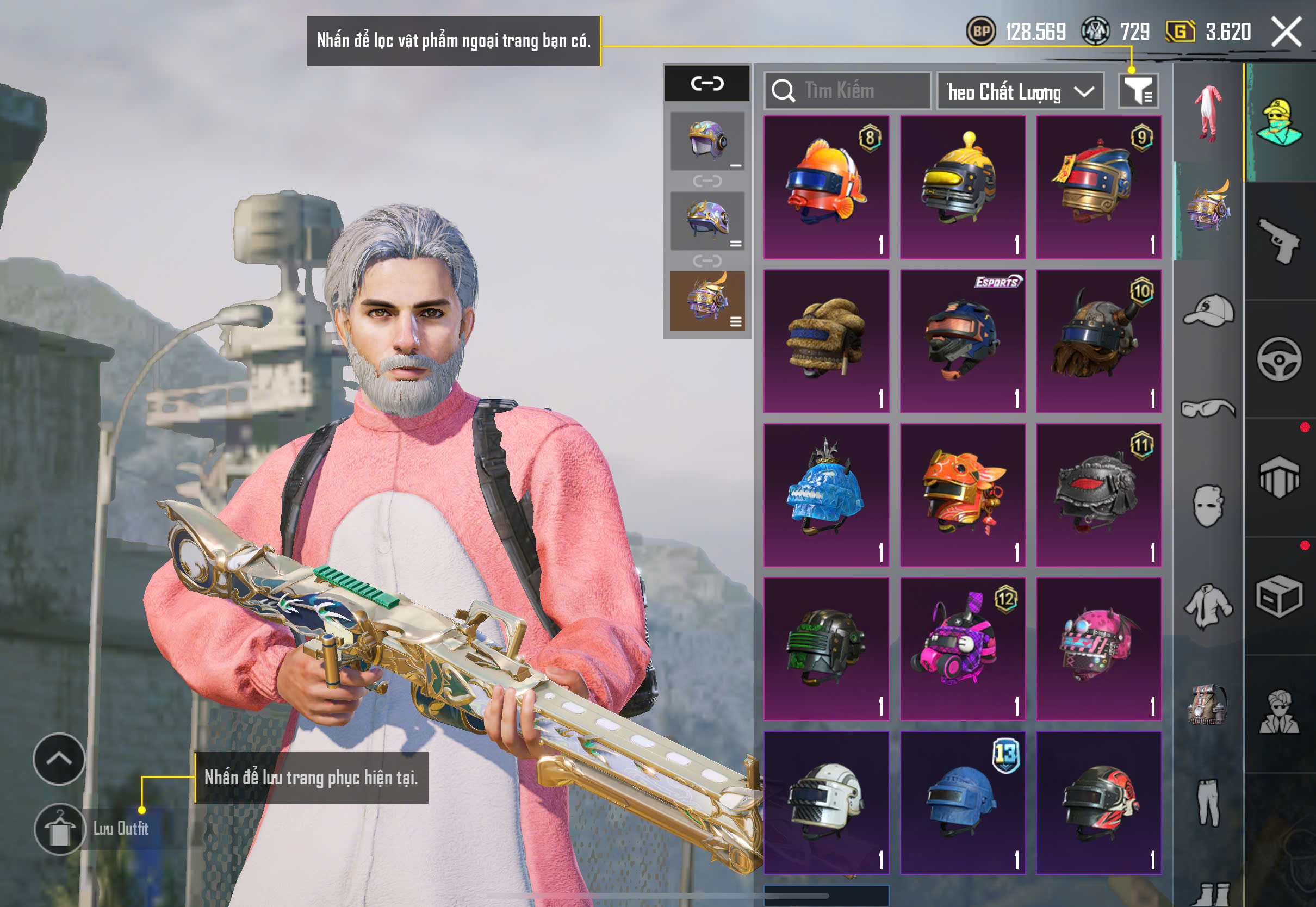
Task: Select the horned viking helmet skin
Action: tap(1098, 341)
